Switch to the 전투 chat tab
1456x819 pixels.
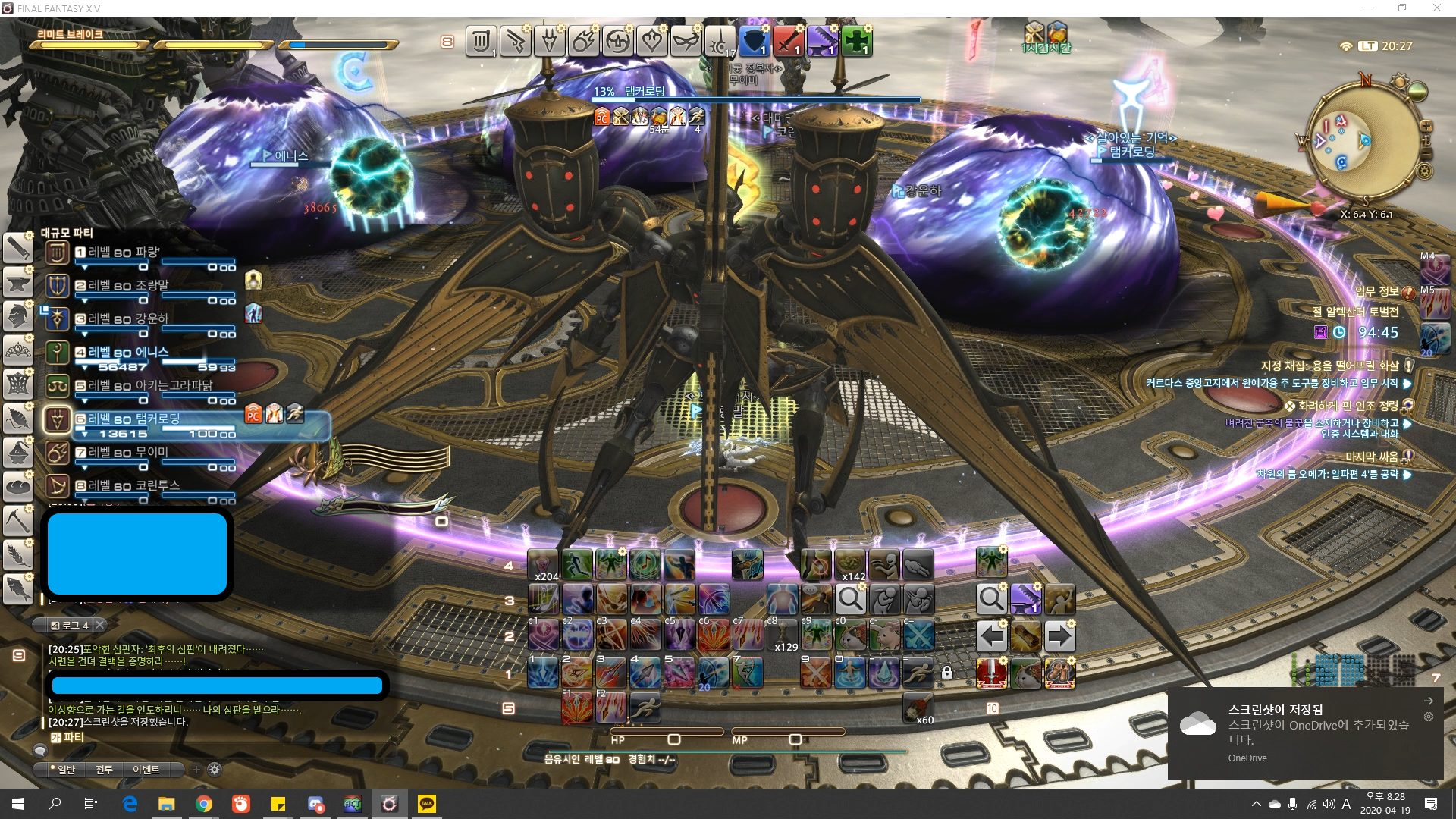tap(105, 770)
